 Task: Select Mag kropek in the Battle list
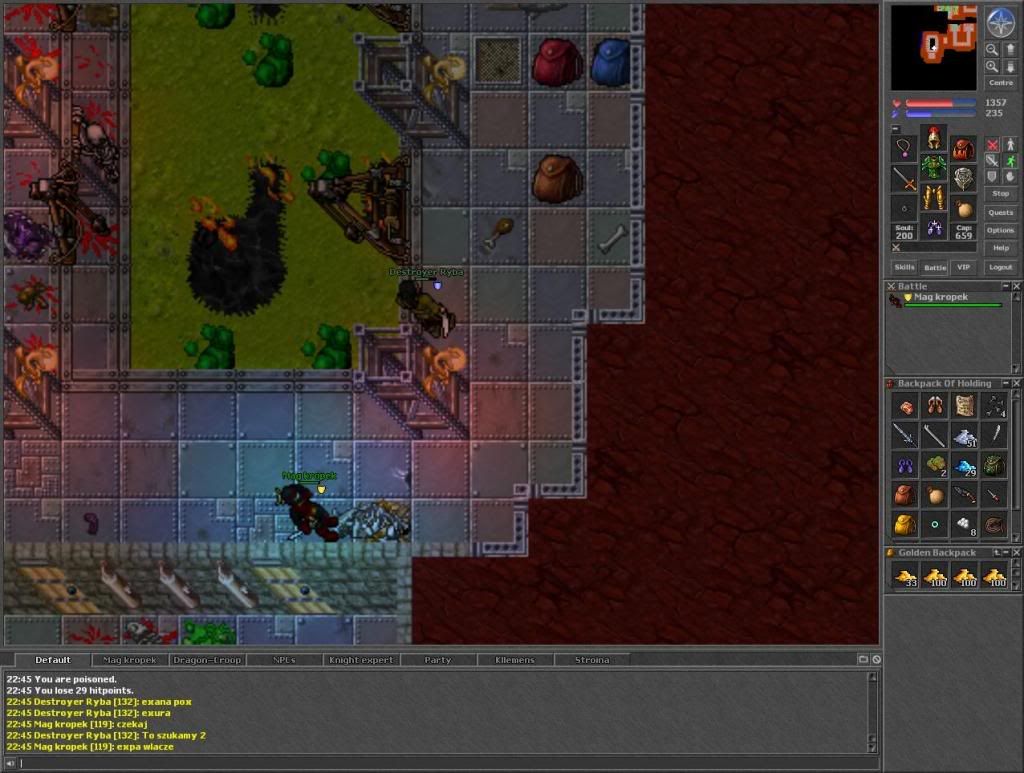(x=939, y=298)
